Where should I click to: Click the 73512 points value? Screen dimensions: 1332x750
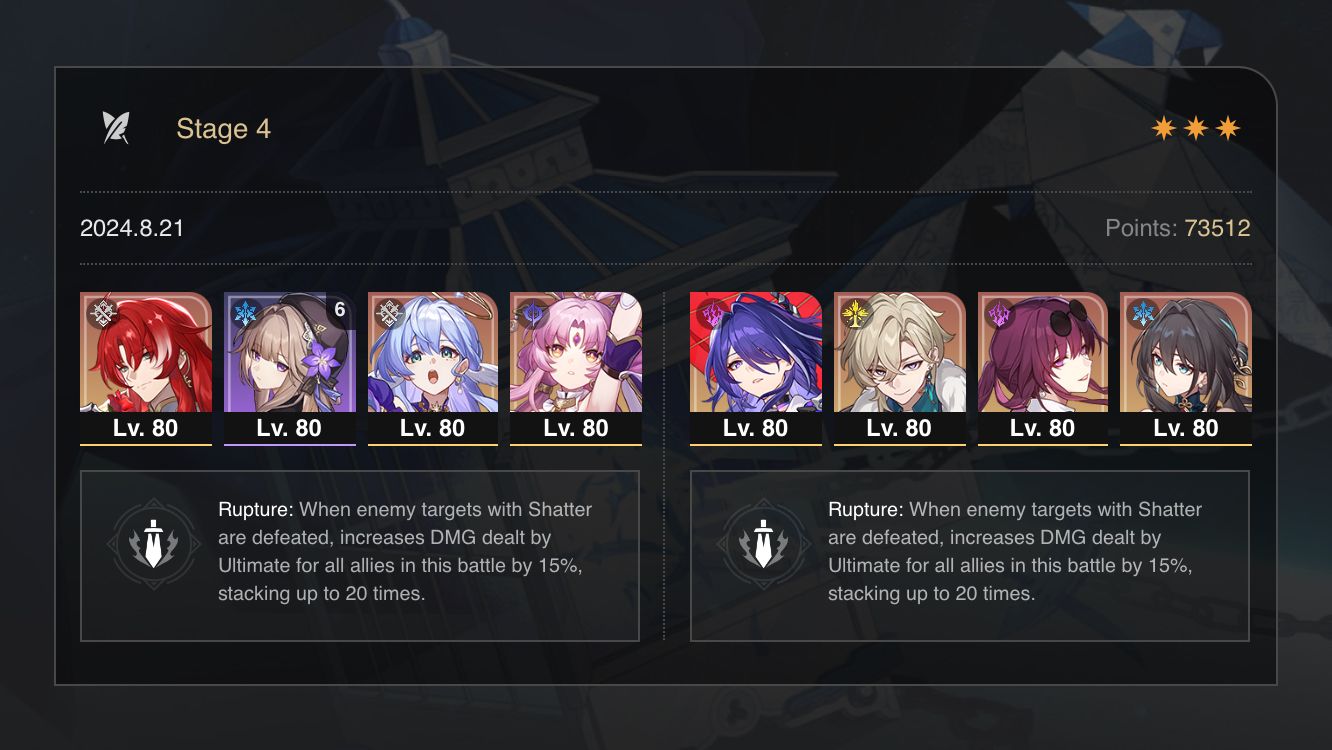pos(1217,228)
